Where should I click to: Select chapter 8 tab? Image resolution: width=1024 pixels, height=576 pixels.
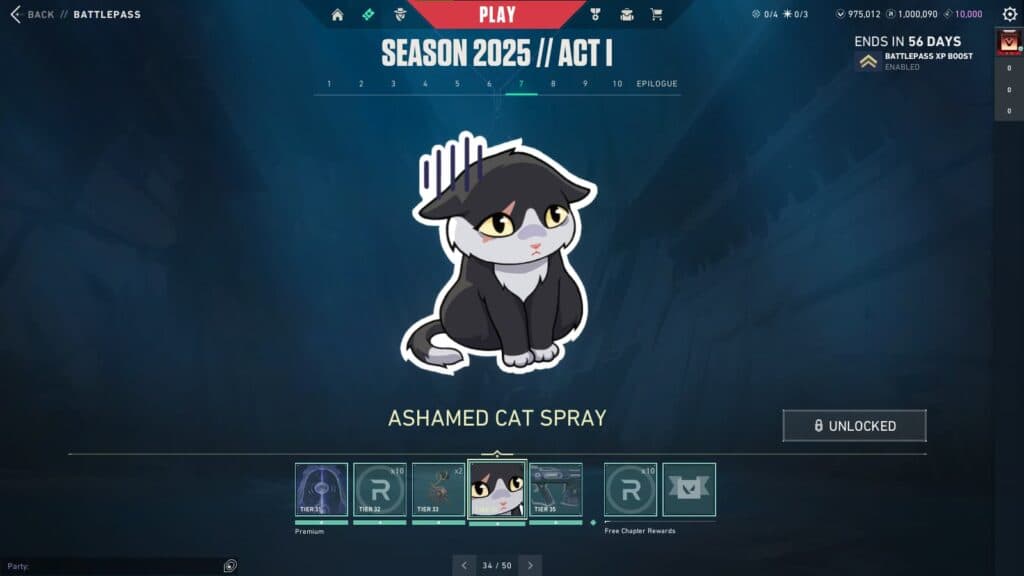coord(553,84)
